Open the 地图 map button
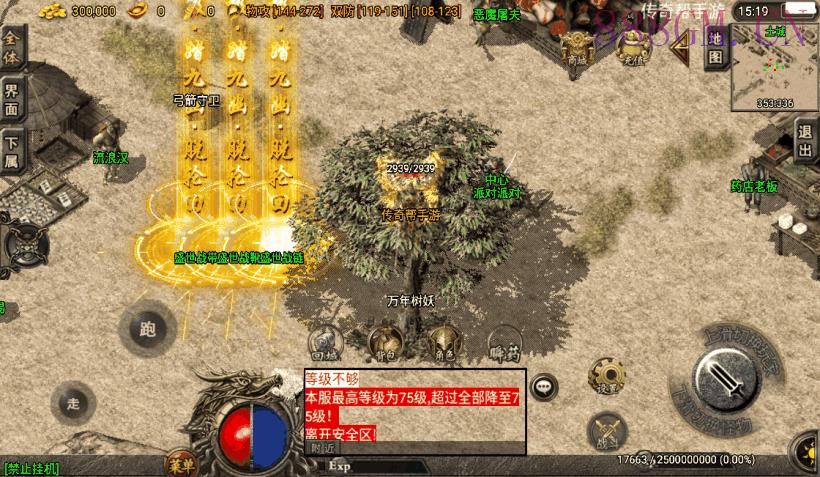The height and width of the screenshot is (477, 820). tap(714, 47)
